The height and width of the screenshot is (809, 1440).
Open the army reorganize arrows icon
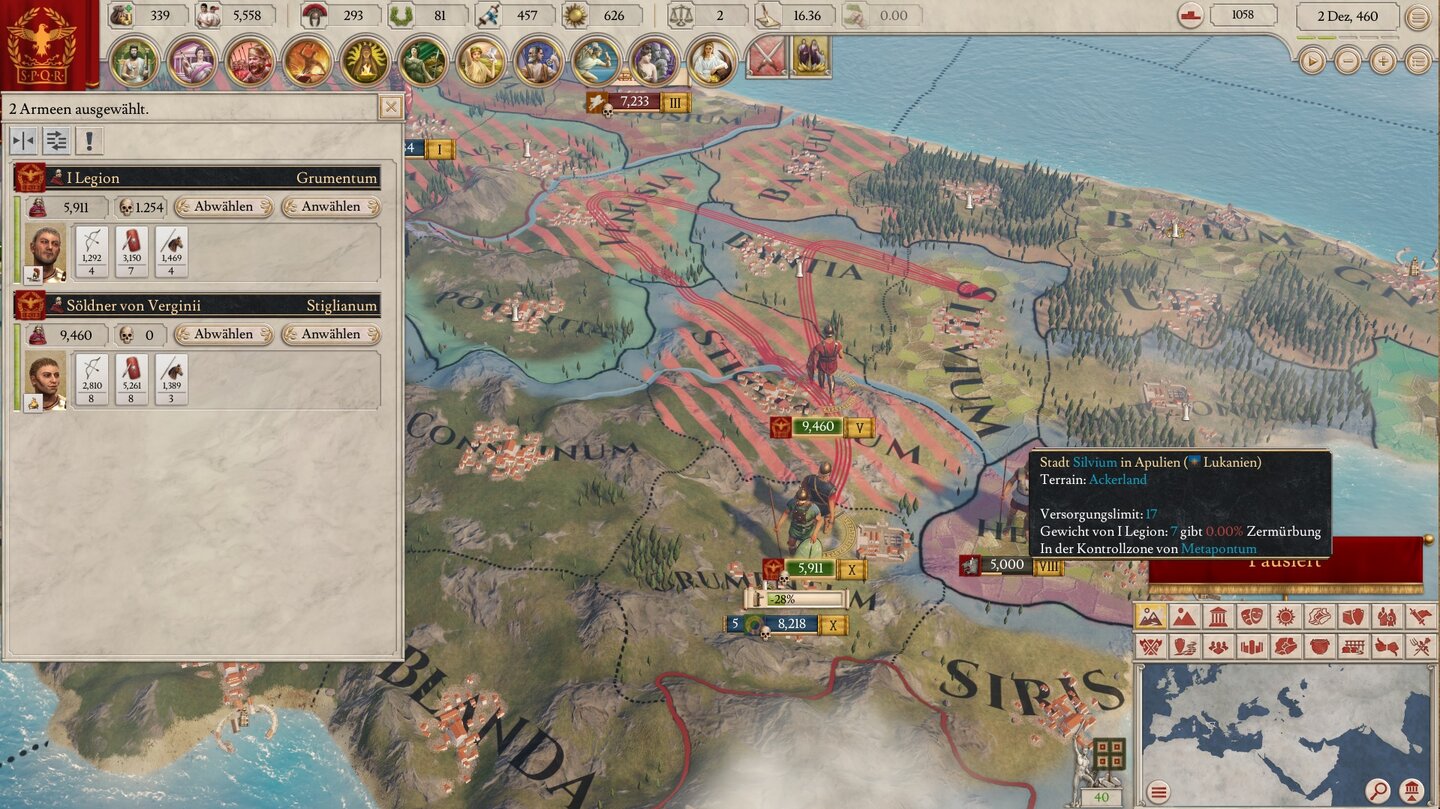click(x=56, y=141)
